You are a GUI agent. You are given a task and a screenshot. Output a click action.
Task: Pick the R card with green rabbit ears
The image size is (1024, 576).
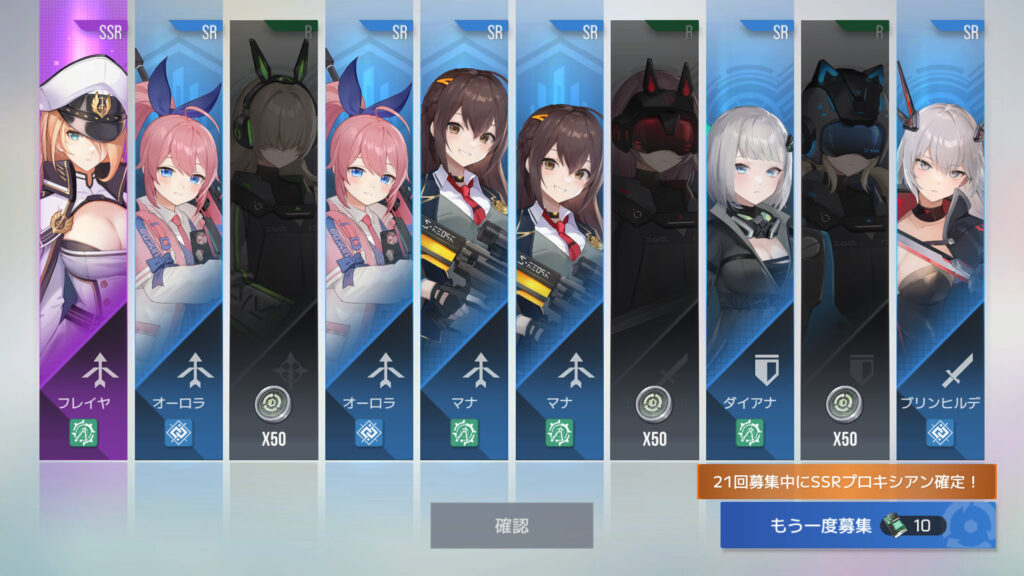pyautogui.click(x=273, y=240)
